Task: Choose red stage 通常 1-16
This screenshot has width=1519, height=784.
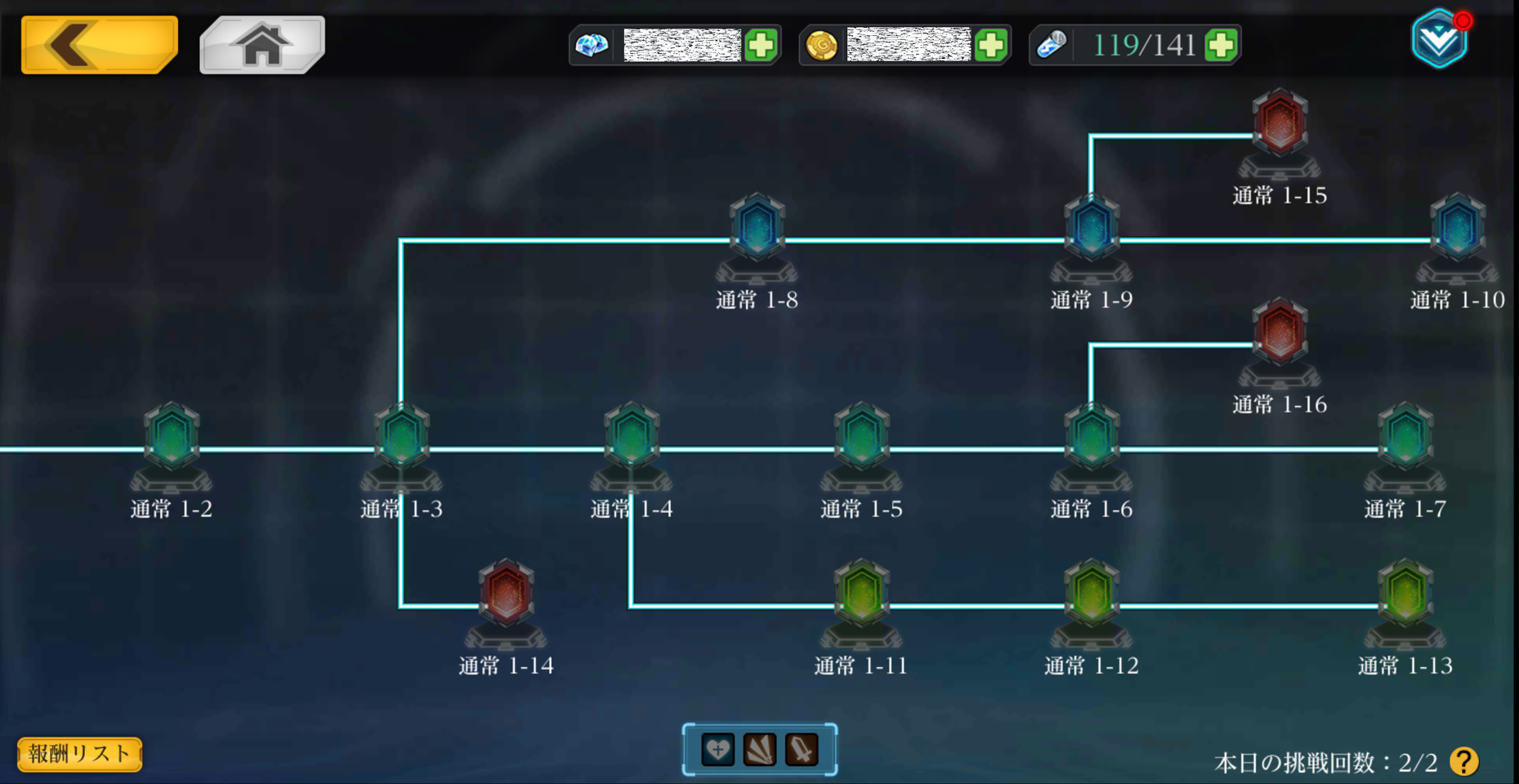Action: pyautogui.click(x=1280, y=332)
